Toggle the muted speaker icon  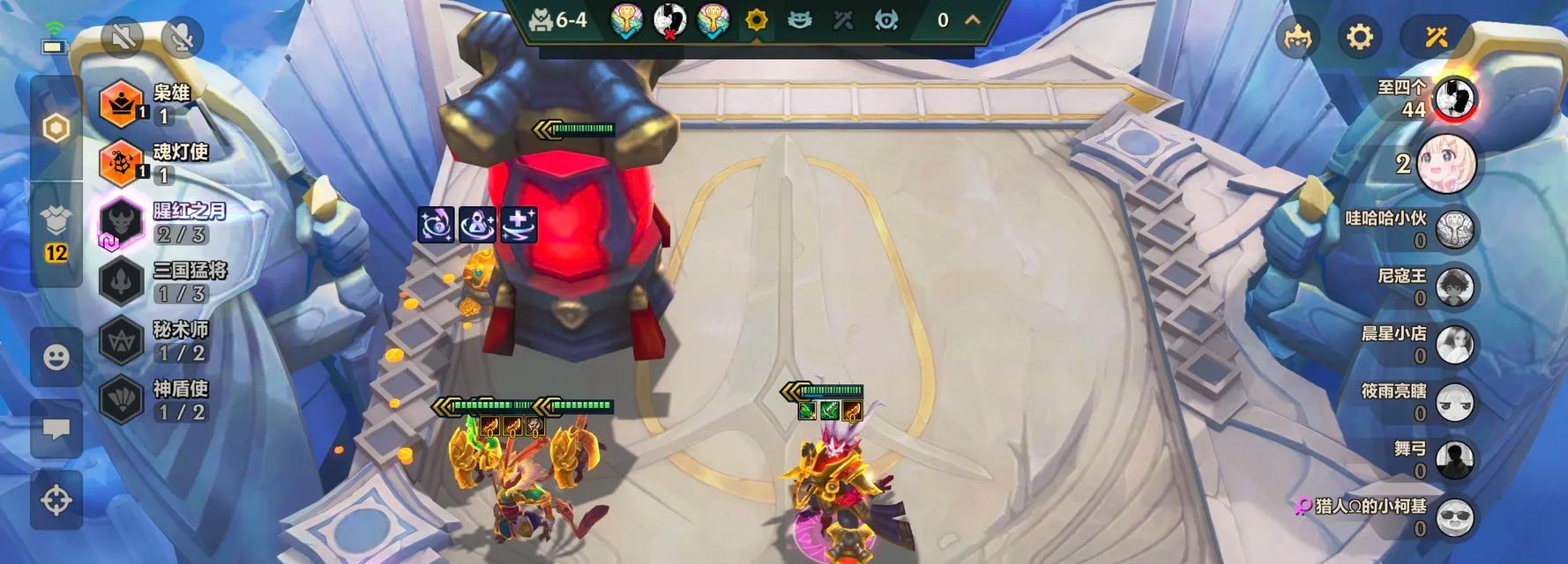tap(122, 38)
